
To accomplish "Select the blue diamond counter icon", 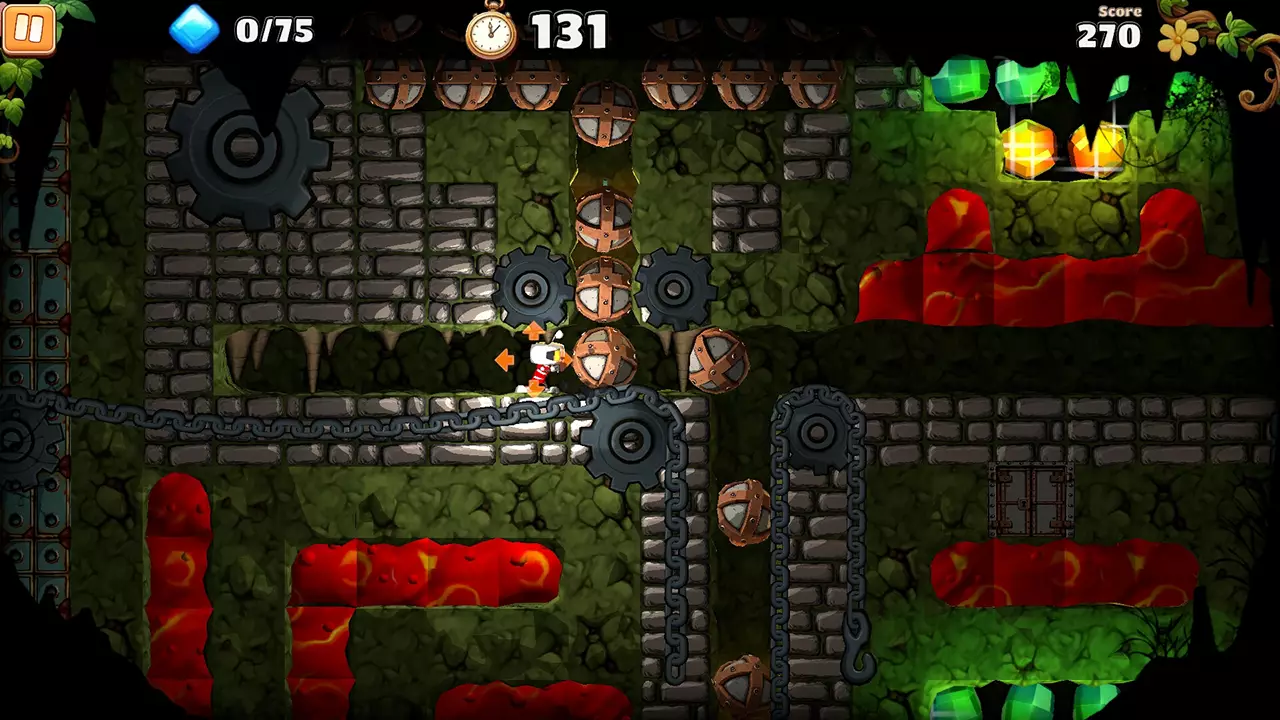I will pos(196,31).
